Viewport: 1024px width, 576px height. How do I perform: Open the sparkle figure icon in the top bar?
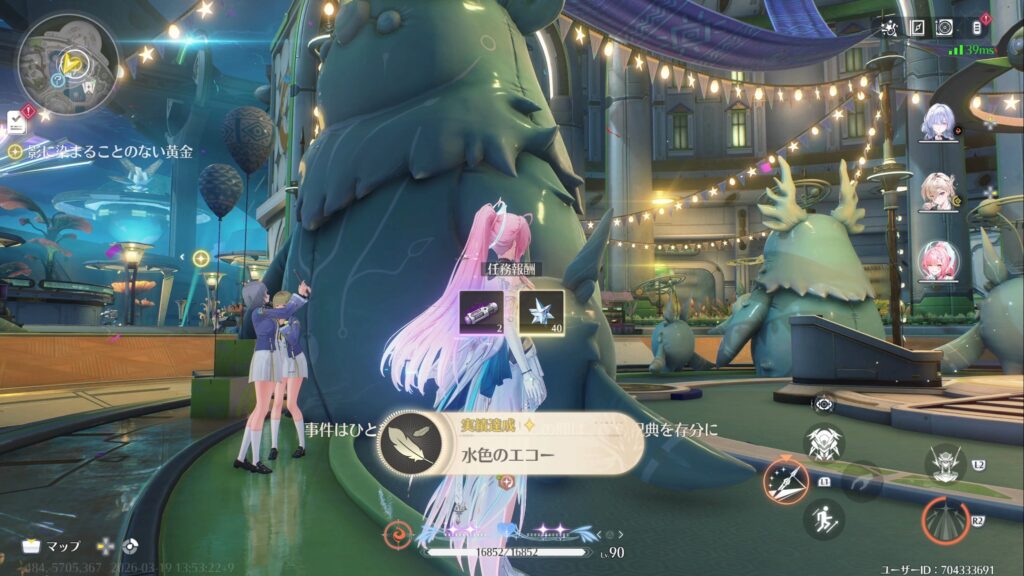click(x=888, y=27)
